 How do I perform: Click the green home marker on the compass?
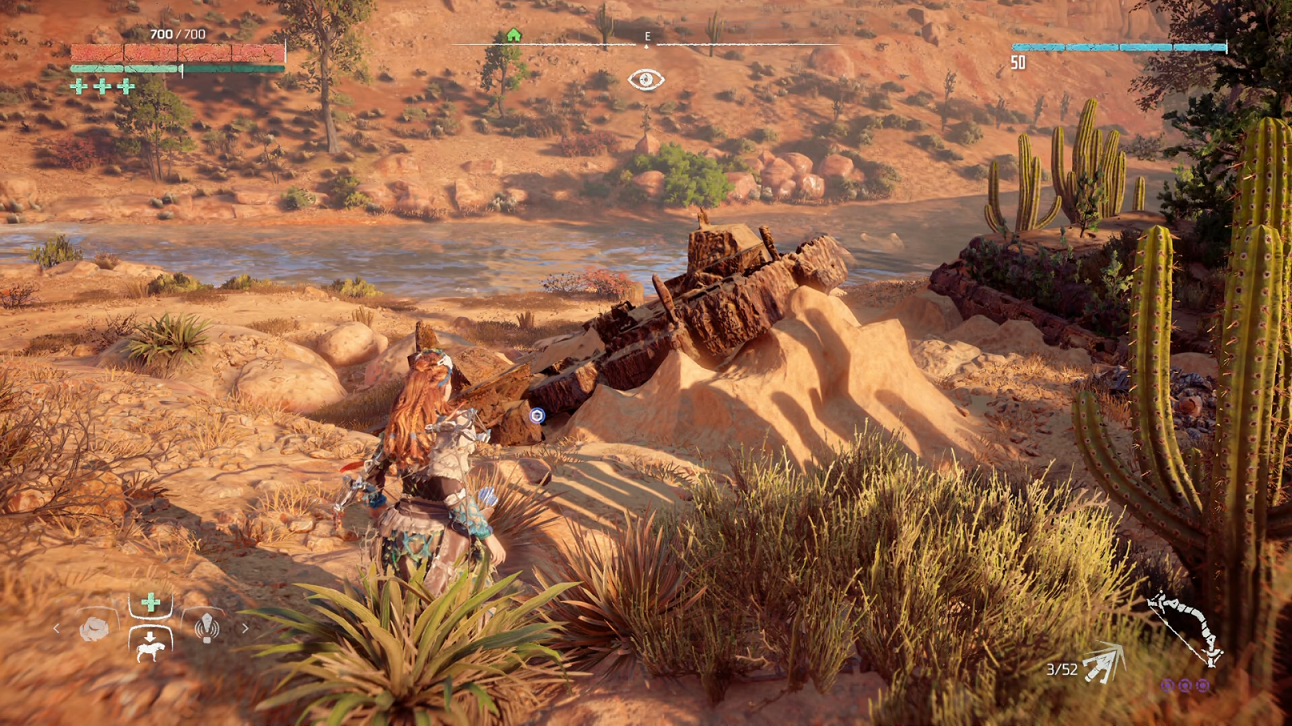click(513, 36)
